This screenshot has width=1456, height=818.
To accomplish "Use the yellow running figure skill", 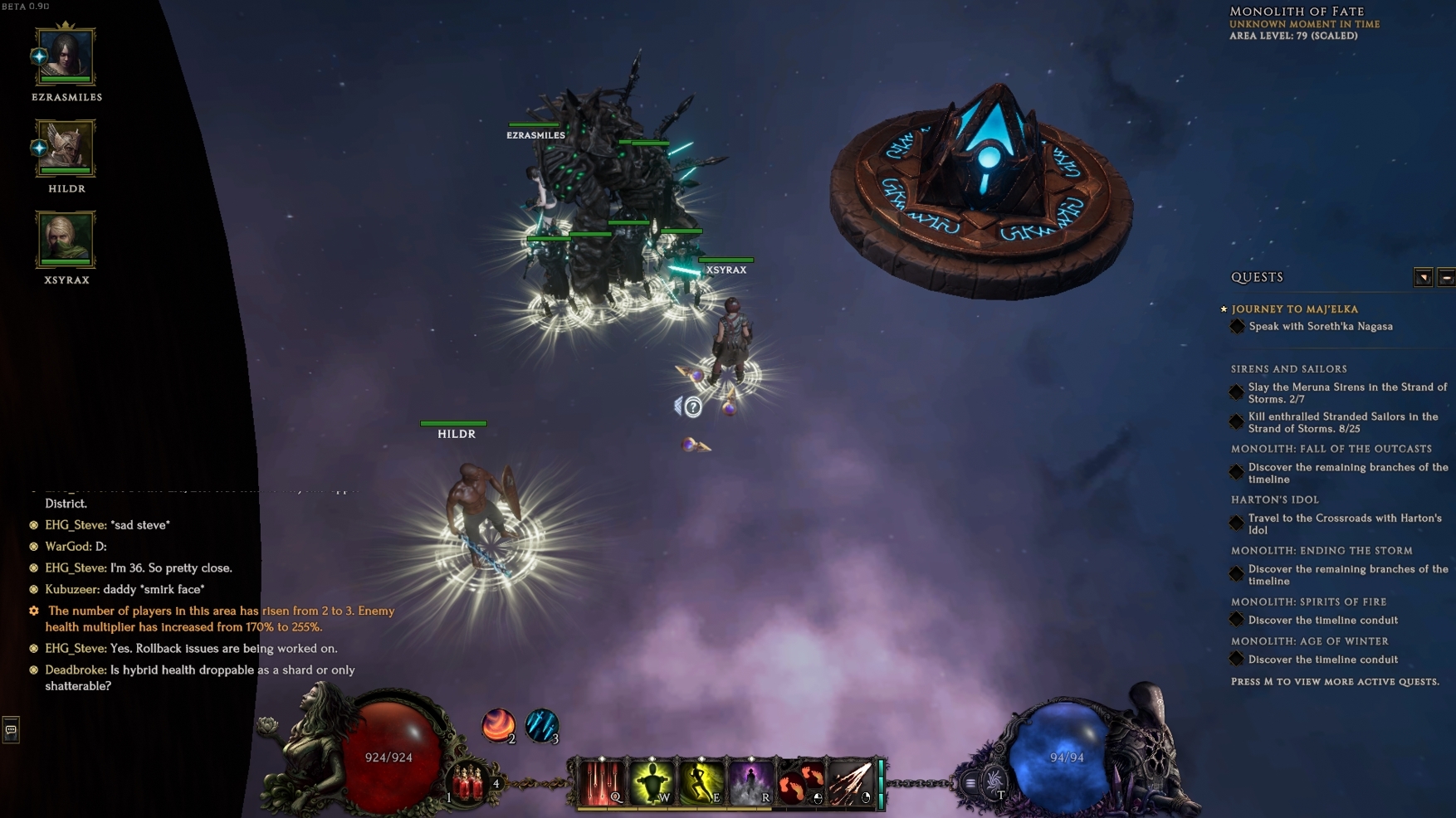I will pos(701,781).
